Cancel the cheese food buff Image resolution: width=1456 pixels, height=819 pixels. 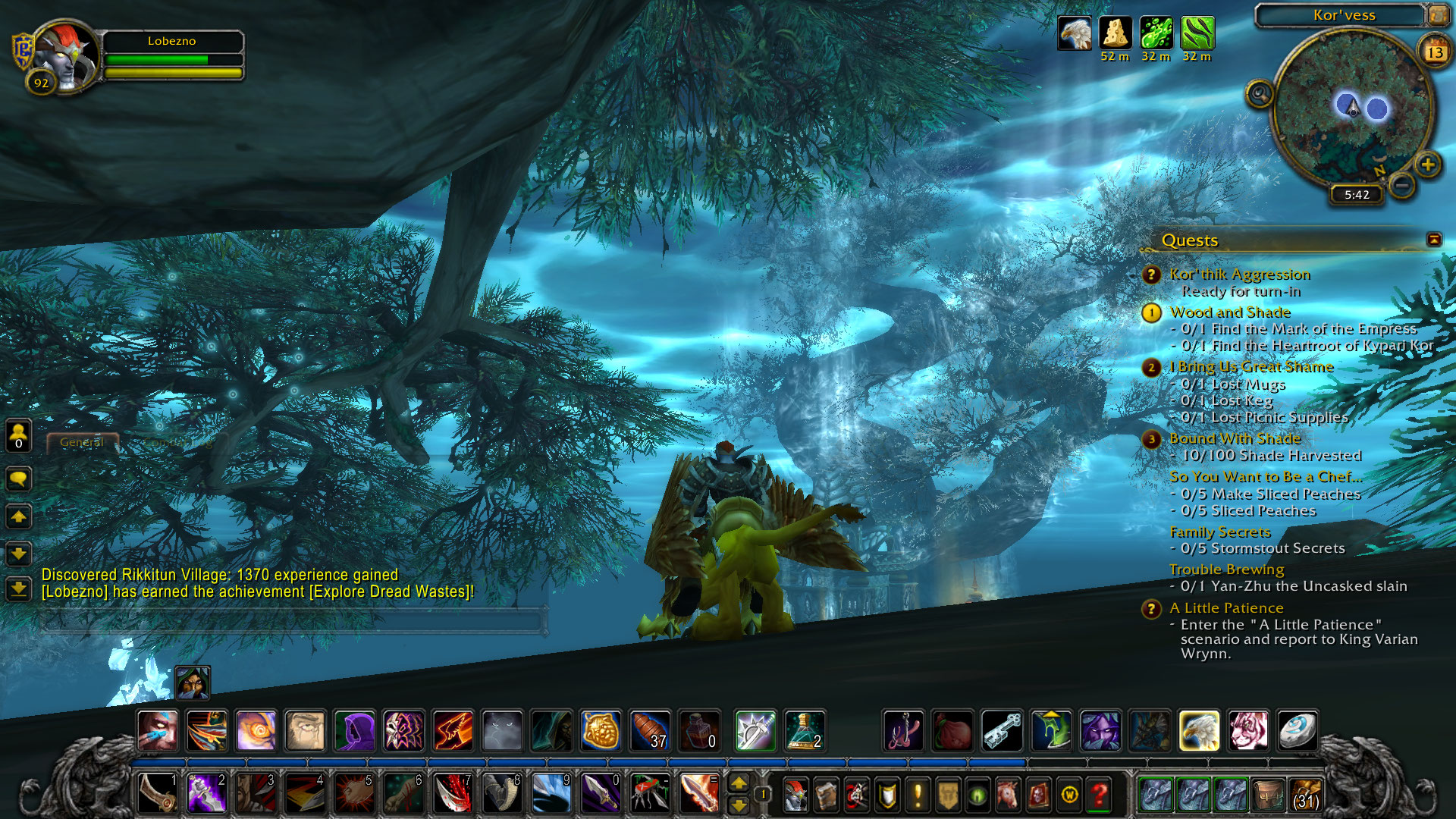click(x=1115, y=33)
